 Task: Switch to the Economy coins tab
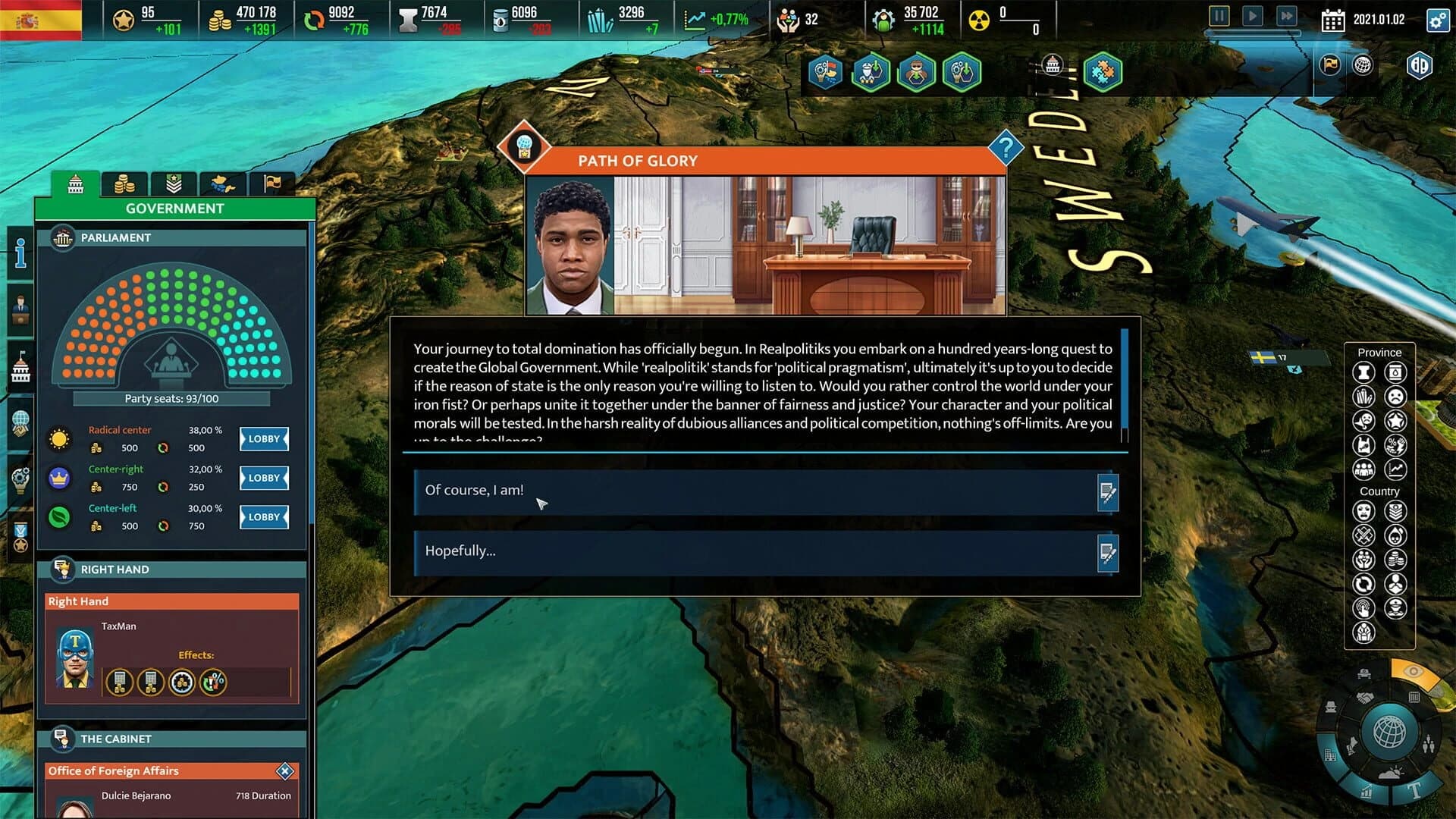[x=125, y=184]
